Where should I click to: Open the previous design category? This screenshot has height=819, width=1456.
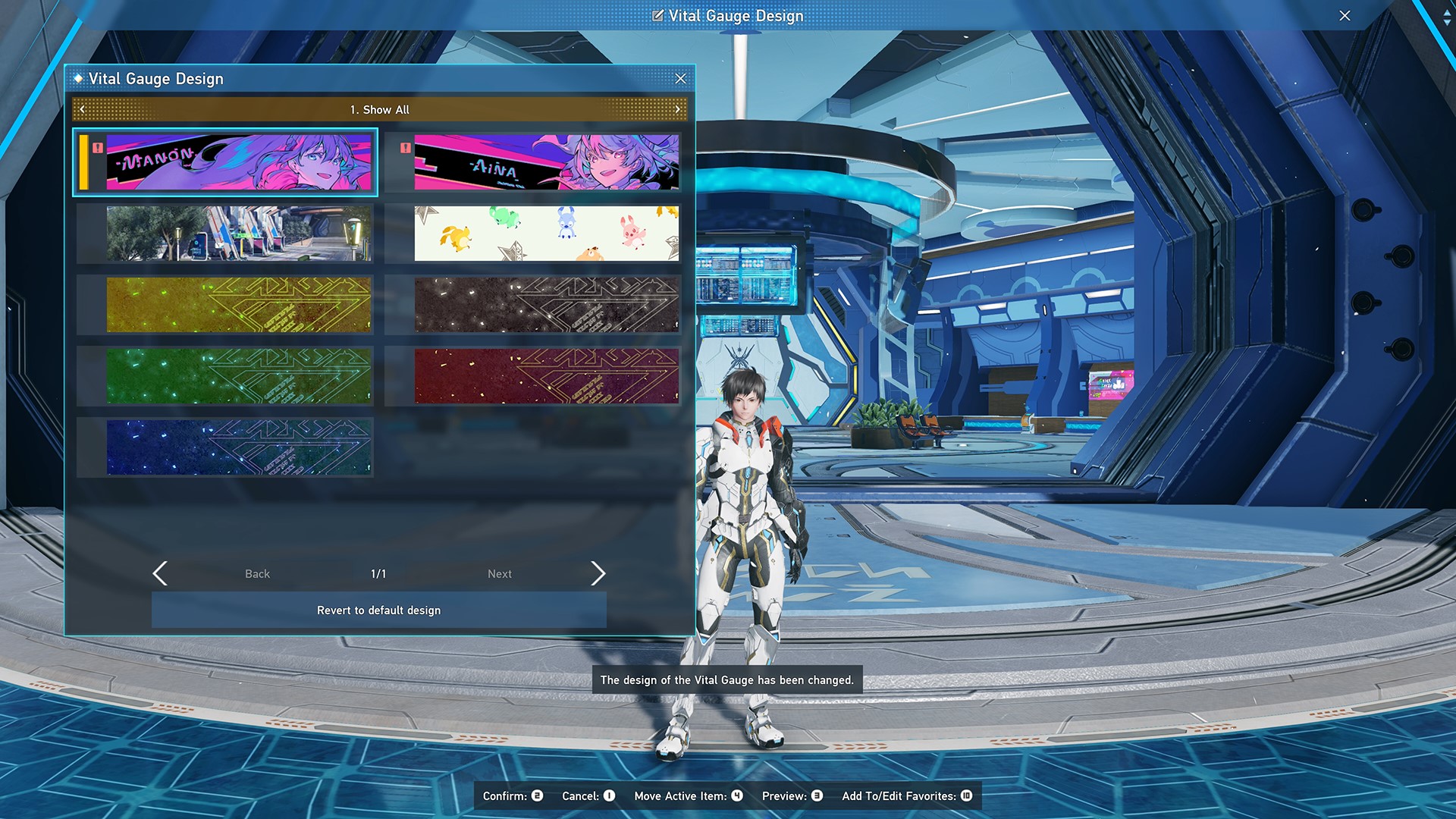pos(81,109)
